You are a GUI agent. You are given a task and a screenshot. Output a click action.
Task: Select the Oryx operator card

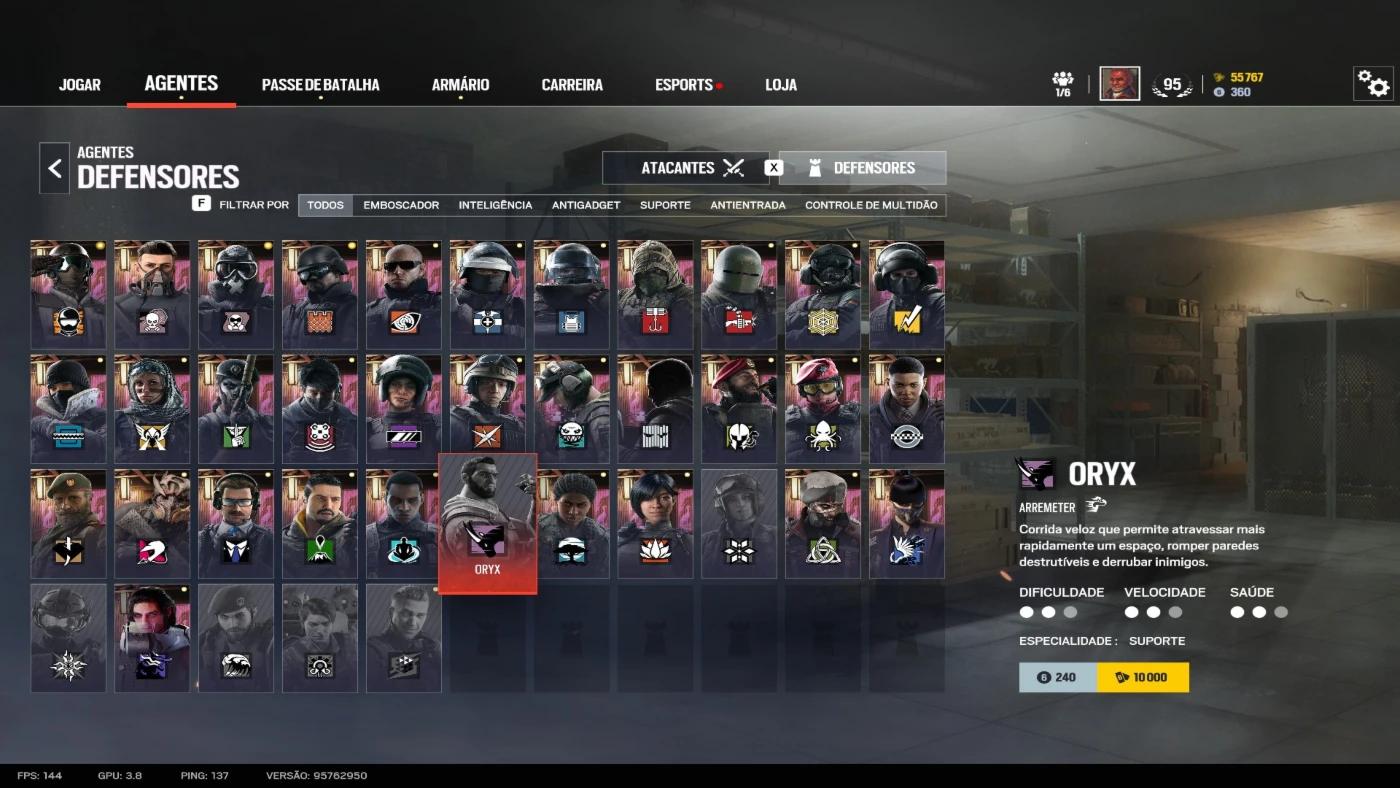click(488, 523)
